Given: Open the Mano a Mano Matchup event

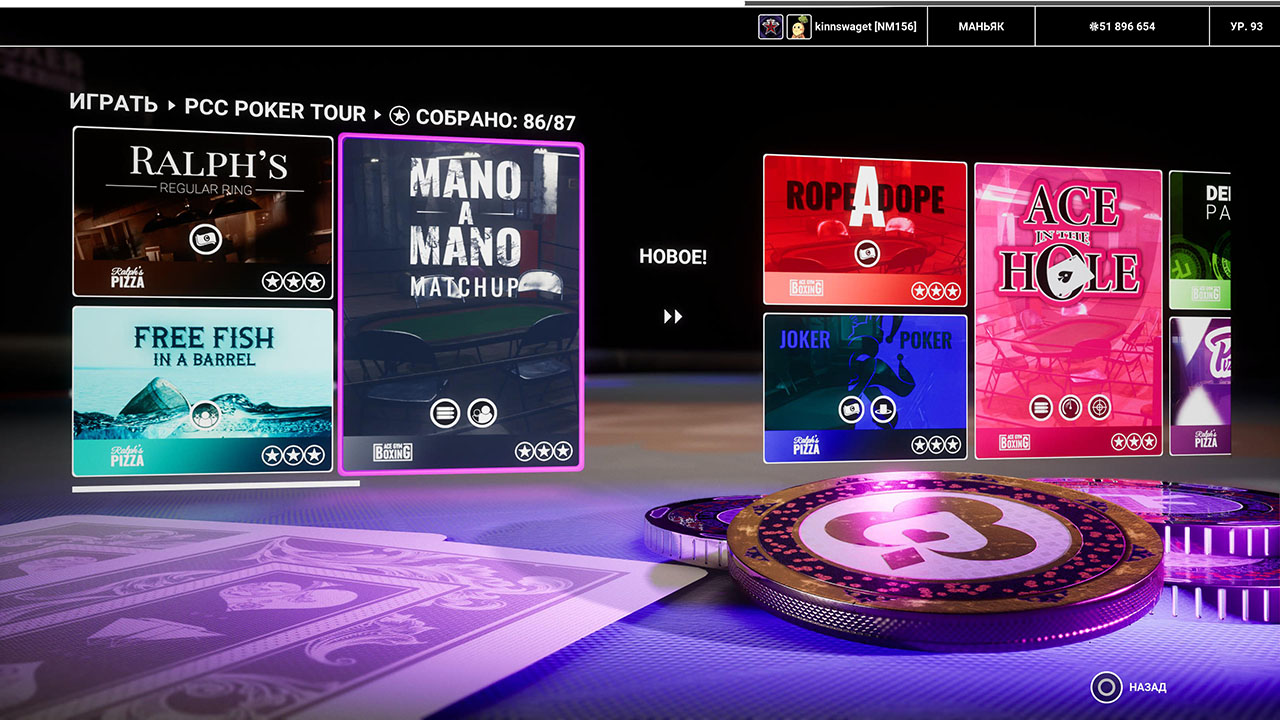Looking at the screenshot, I should coord(461,307).
